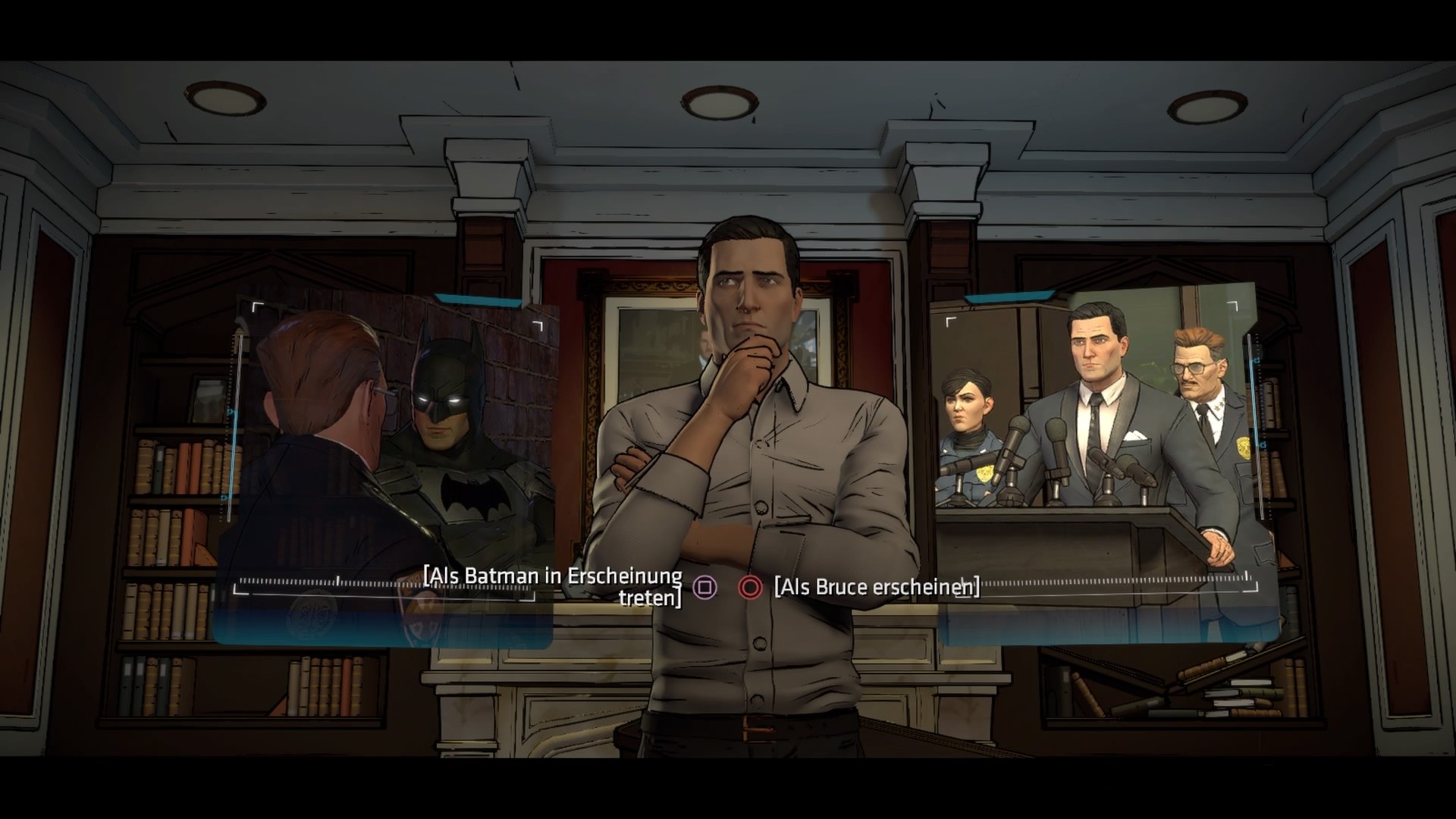Click the red Circle button icon
This screenshot has height=819, width=1456.
click(x=752, y=587)
